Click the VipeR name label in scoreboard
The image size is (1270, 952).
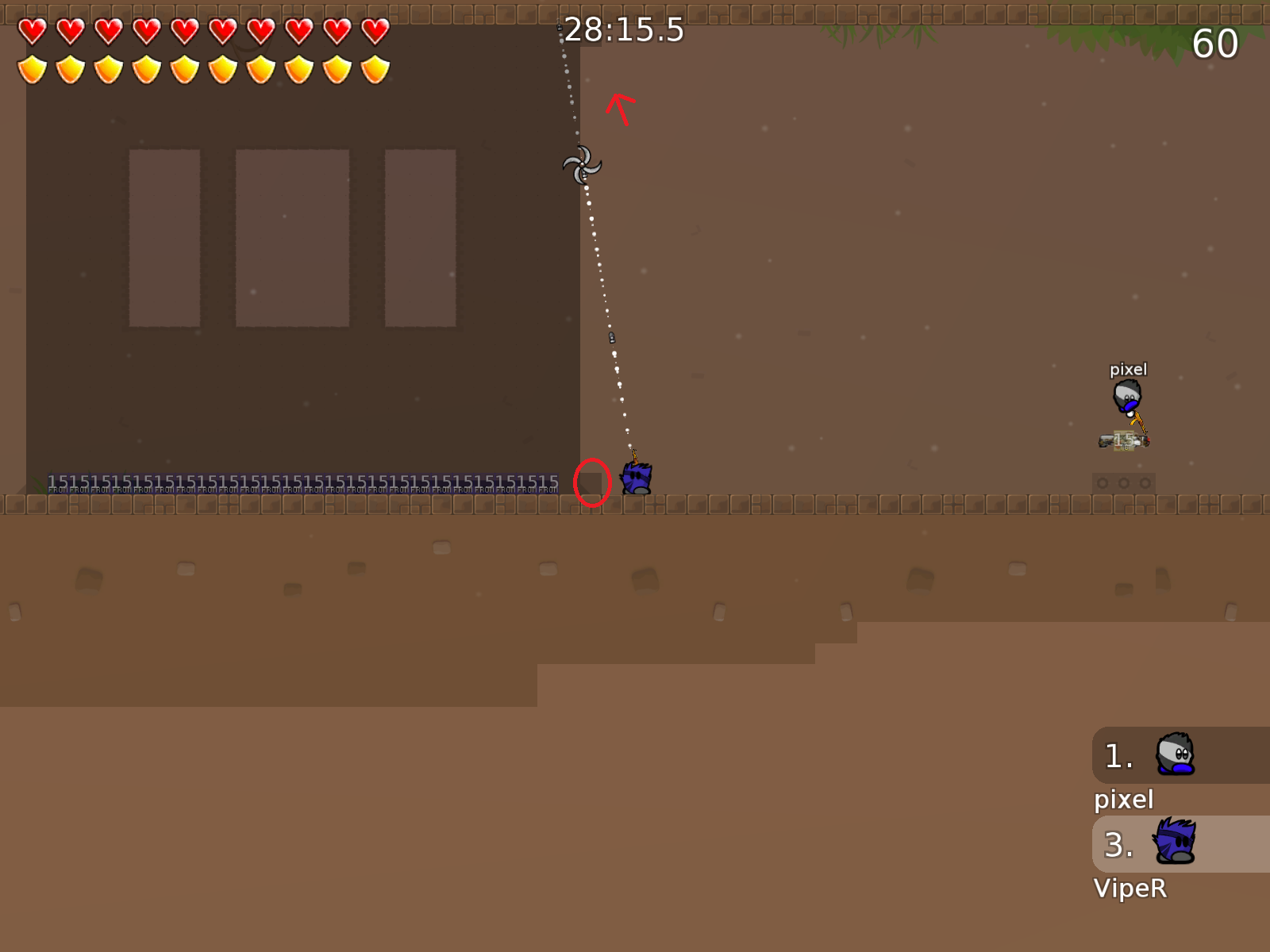click(1130, 889)
